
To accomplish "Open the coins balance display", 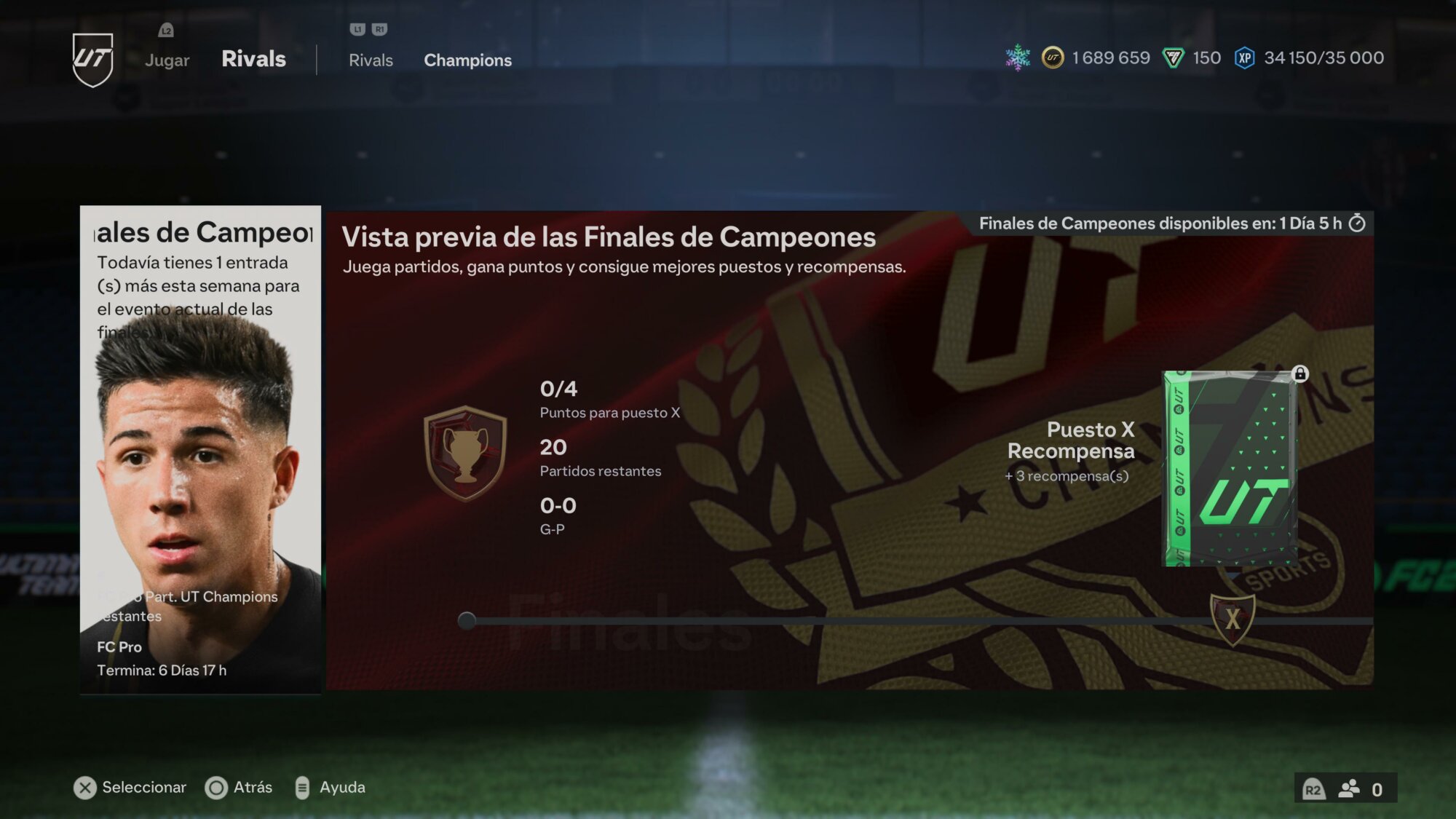I will coord(1097,58).
